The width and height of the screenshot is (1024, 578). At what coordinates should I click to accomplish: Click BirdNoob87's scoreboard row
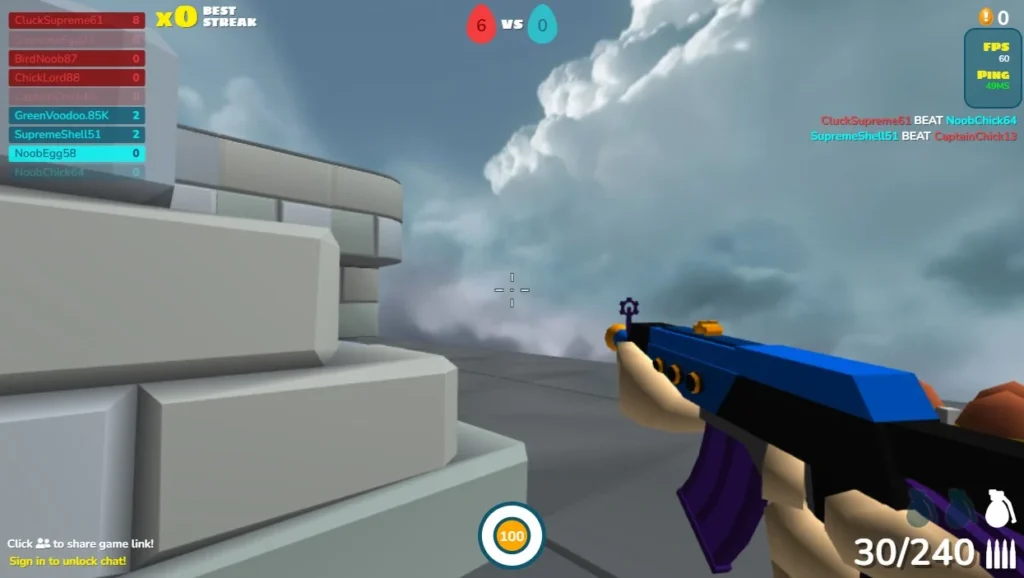tap(77, 59)
